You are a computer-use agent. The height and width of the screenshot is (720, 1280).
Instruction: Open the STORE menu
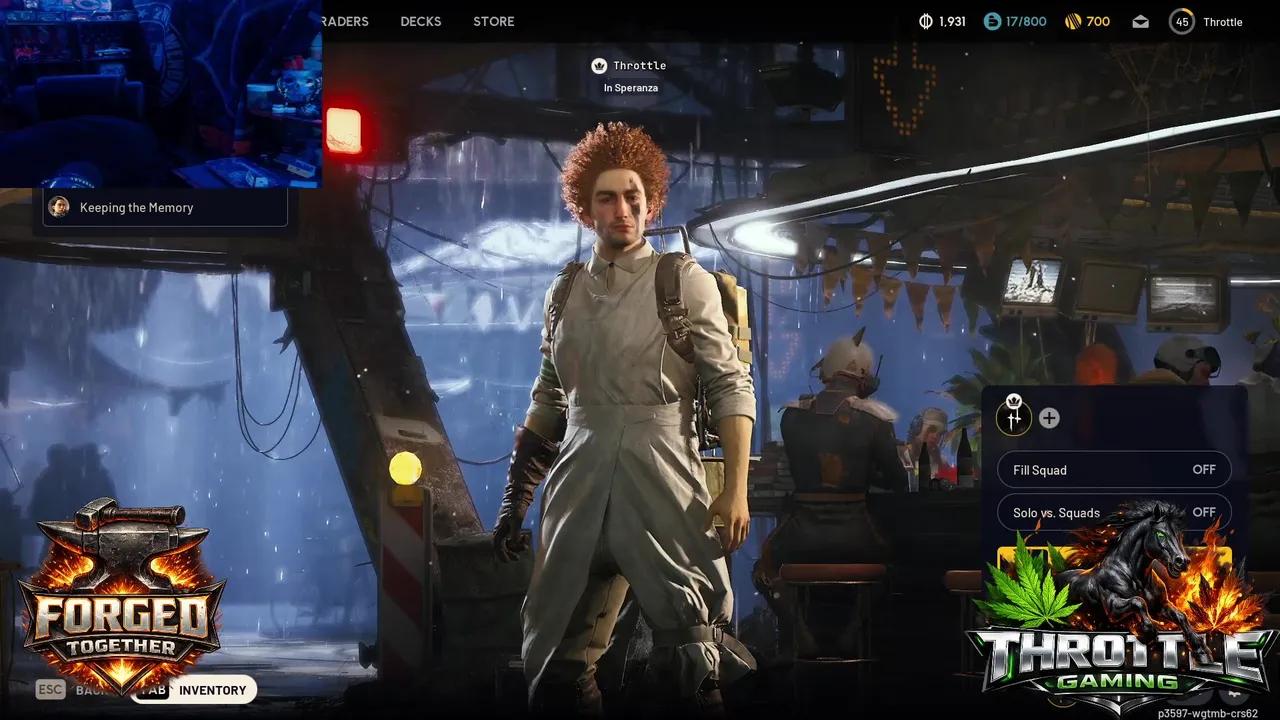(492, 21)
